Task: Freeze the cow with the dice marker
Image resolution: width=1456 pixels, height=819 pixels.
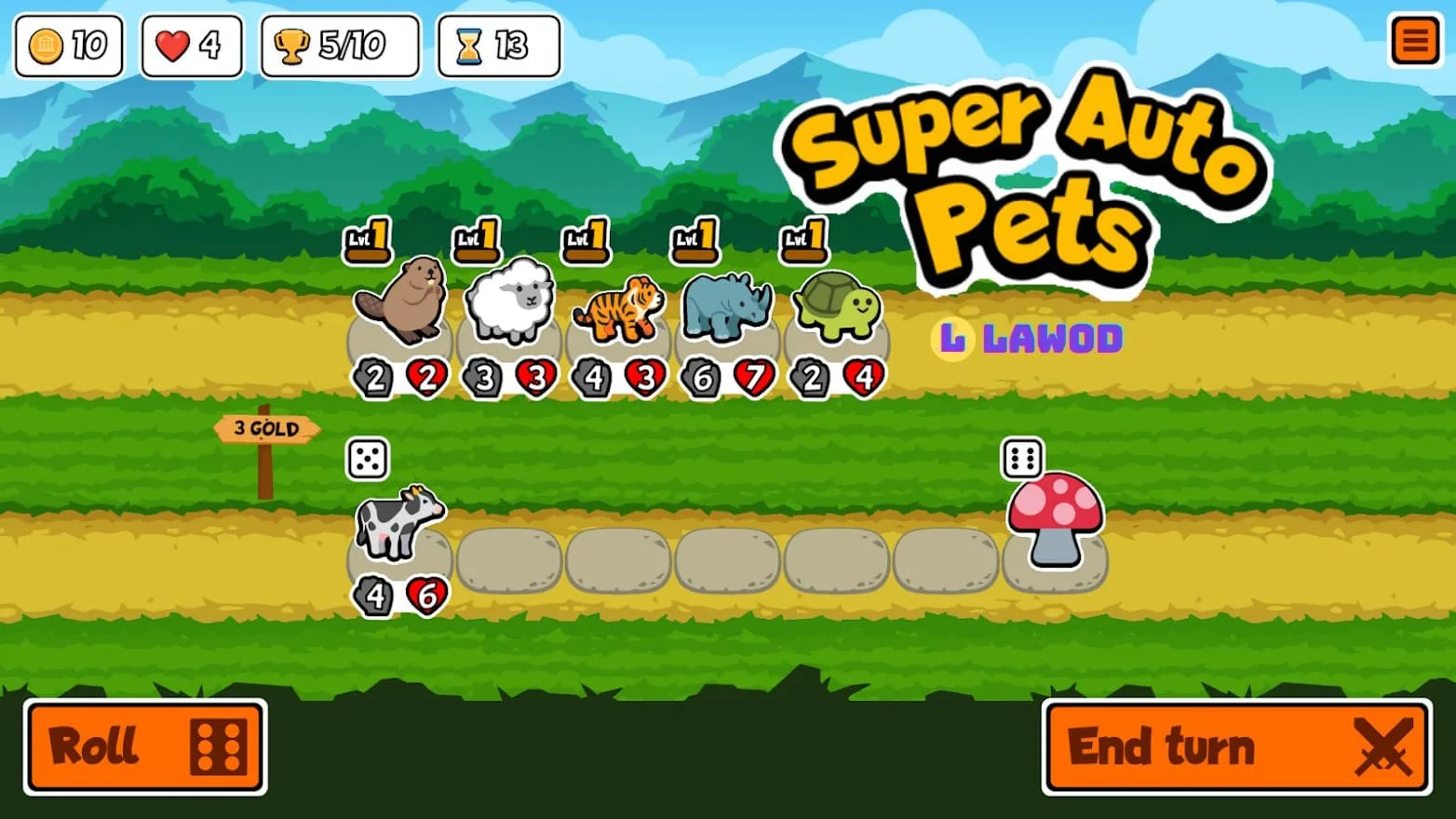Action: (x=366, y=458)
